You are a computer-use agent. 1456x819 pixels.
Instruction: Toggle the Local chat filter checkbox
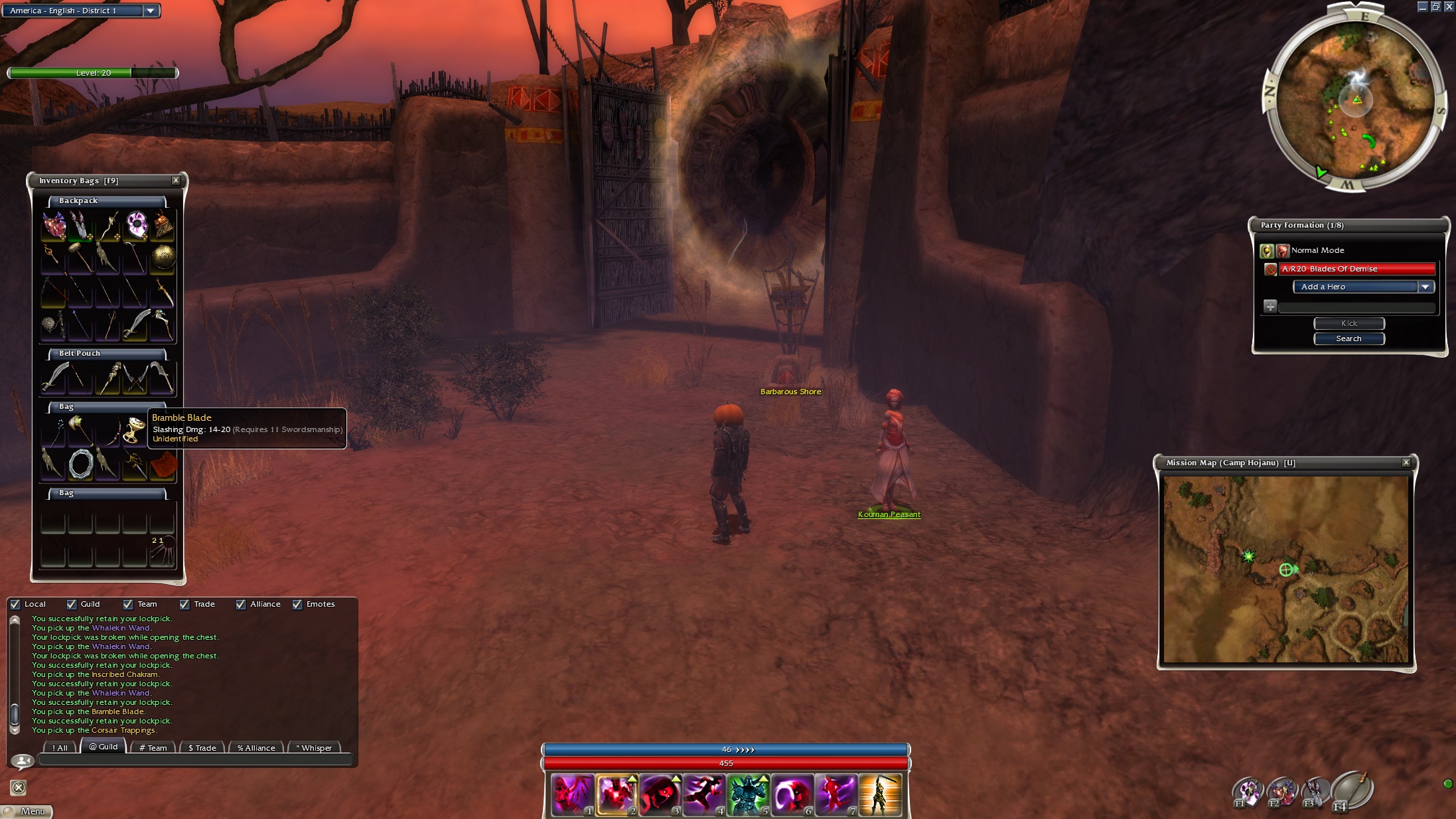pos(15,604)
